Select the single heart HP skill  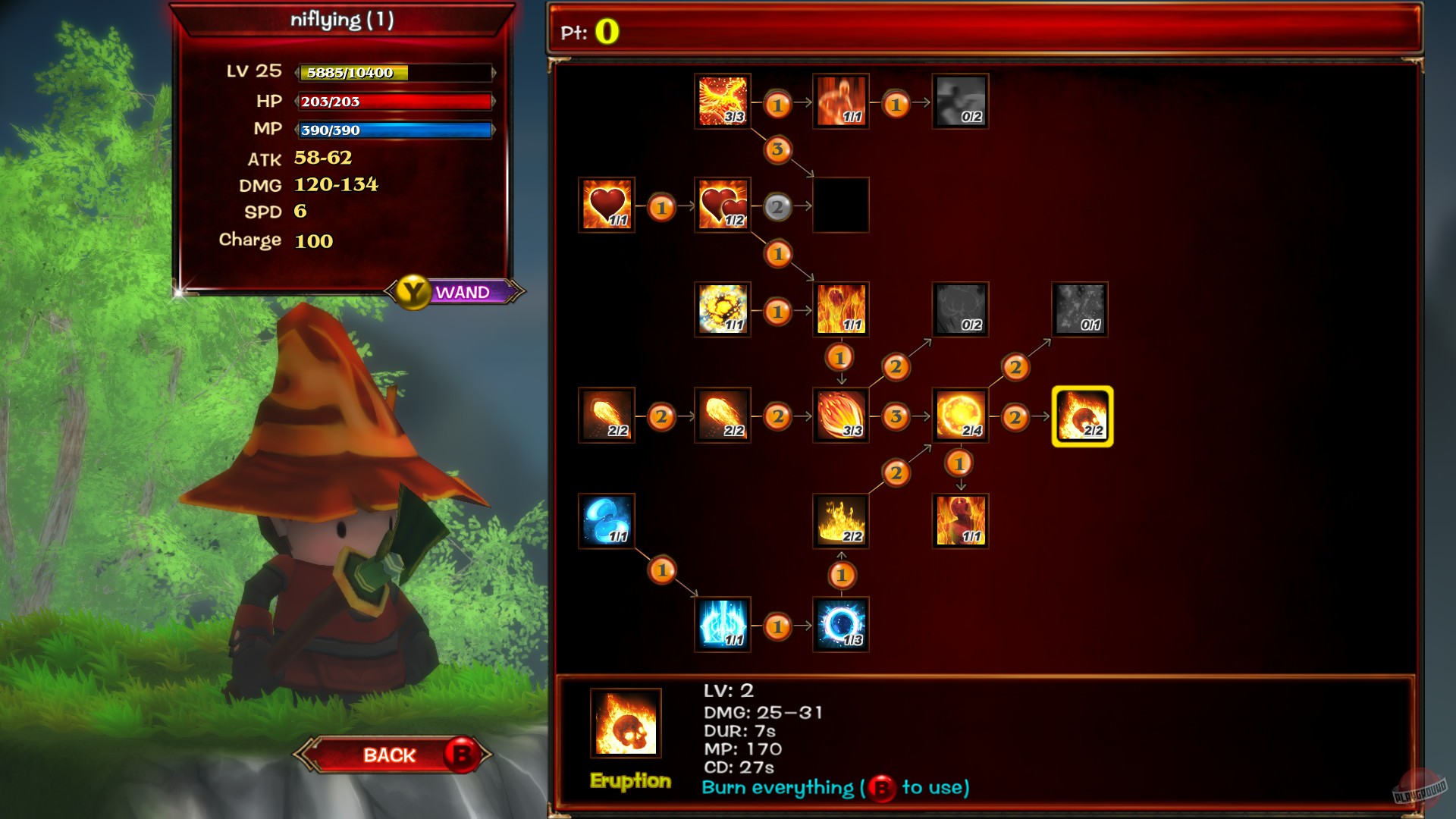click(x=605, y=205)
